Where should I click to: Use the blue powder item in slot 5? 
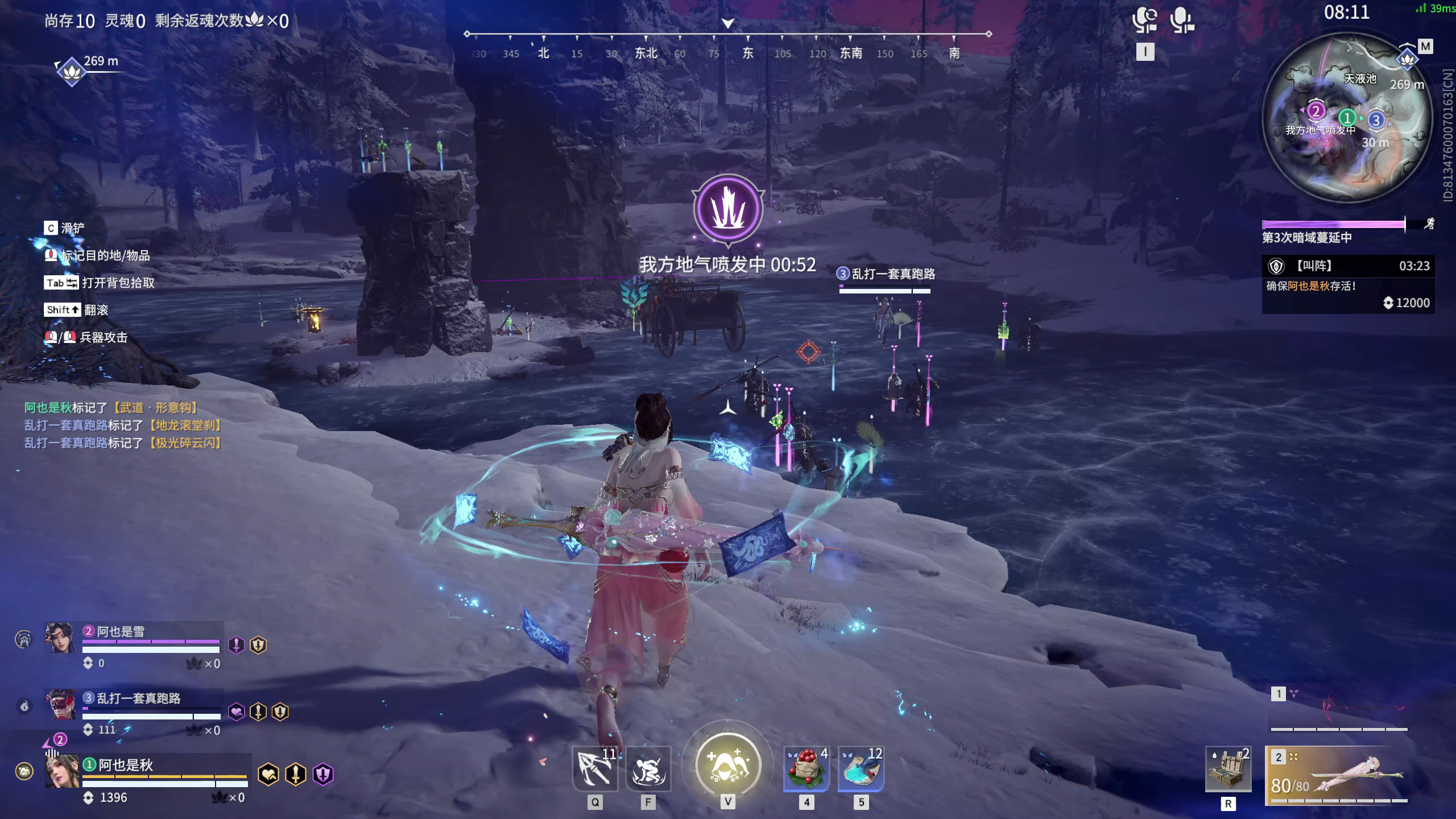(861, 769)
